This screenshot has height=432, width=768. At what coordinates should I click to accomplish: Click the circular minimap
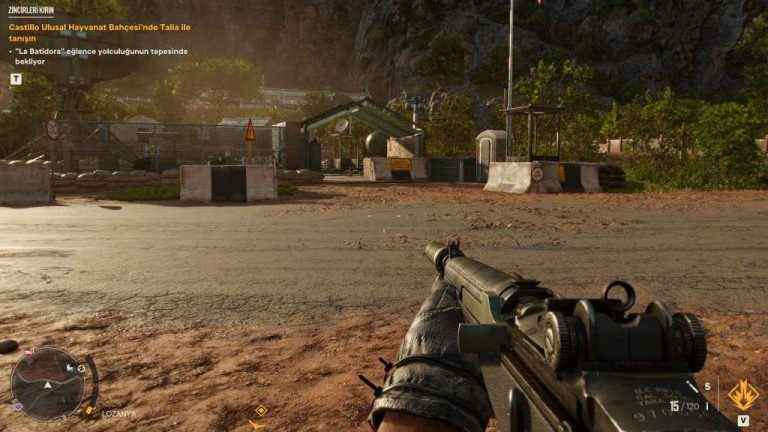47,382
